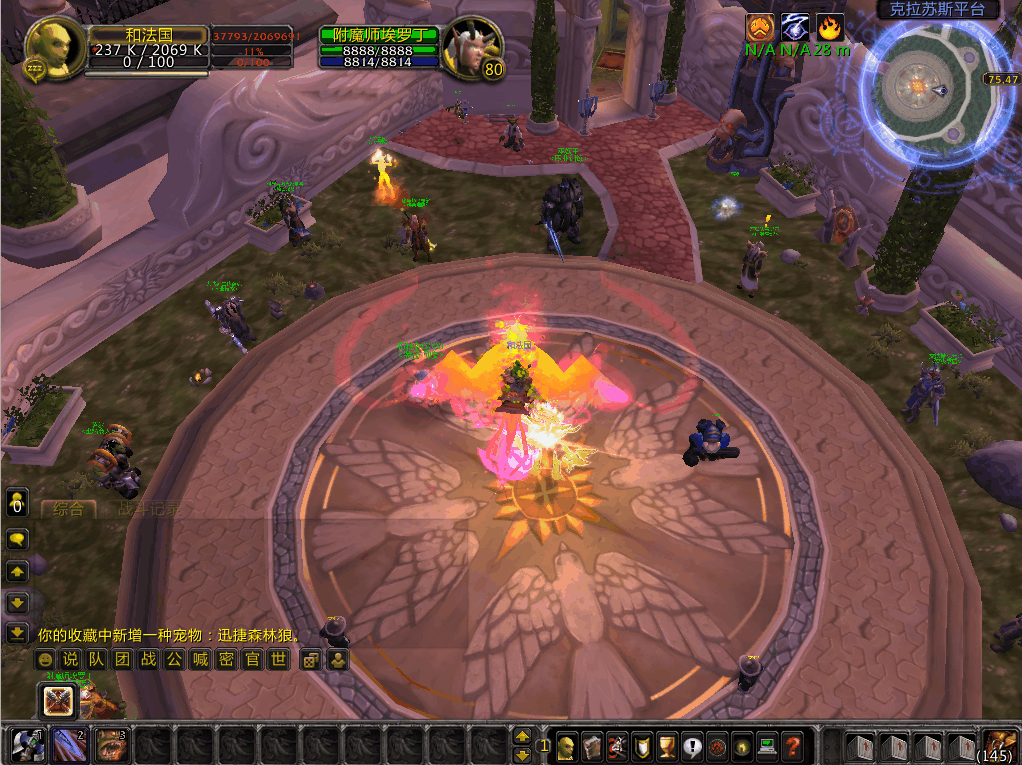Switch to the 战斗记录 chat tab
This screenshot has height=765, width=1022.
click(150, 509)
